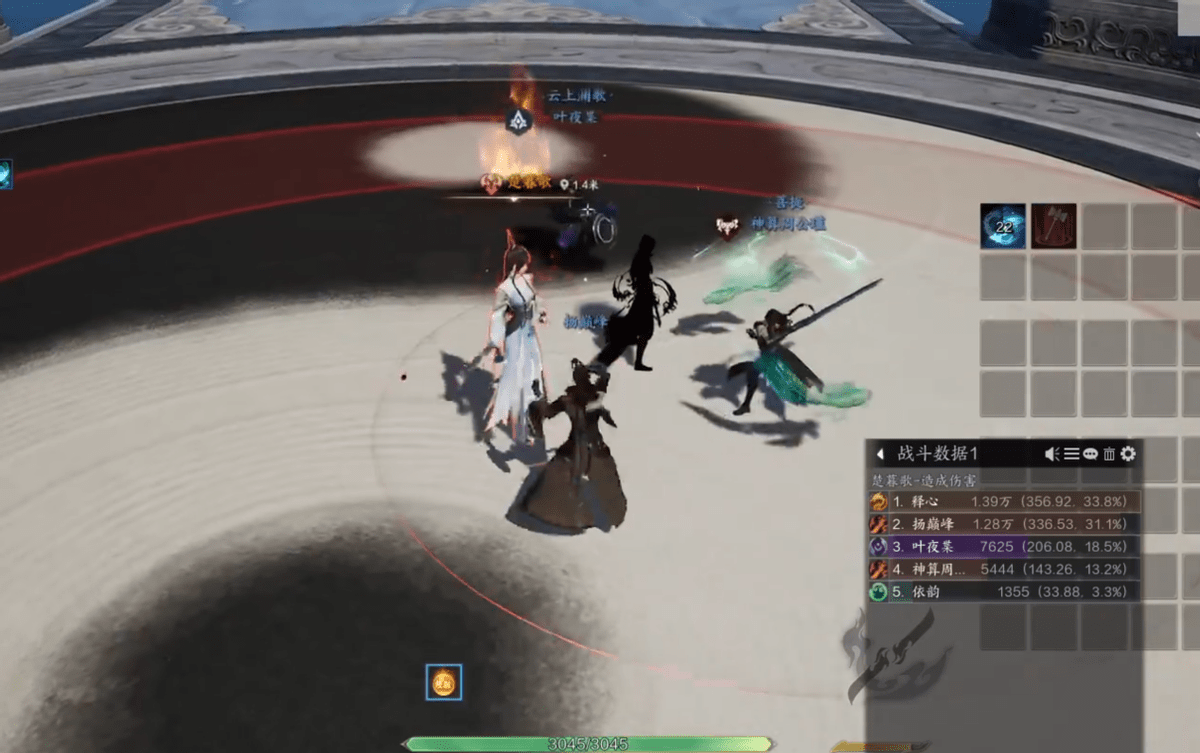Open the three-line list menu in combat data

[x=1071, y=454]
